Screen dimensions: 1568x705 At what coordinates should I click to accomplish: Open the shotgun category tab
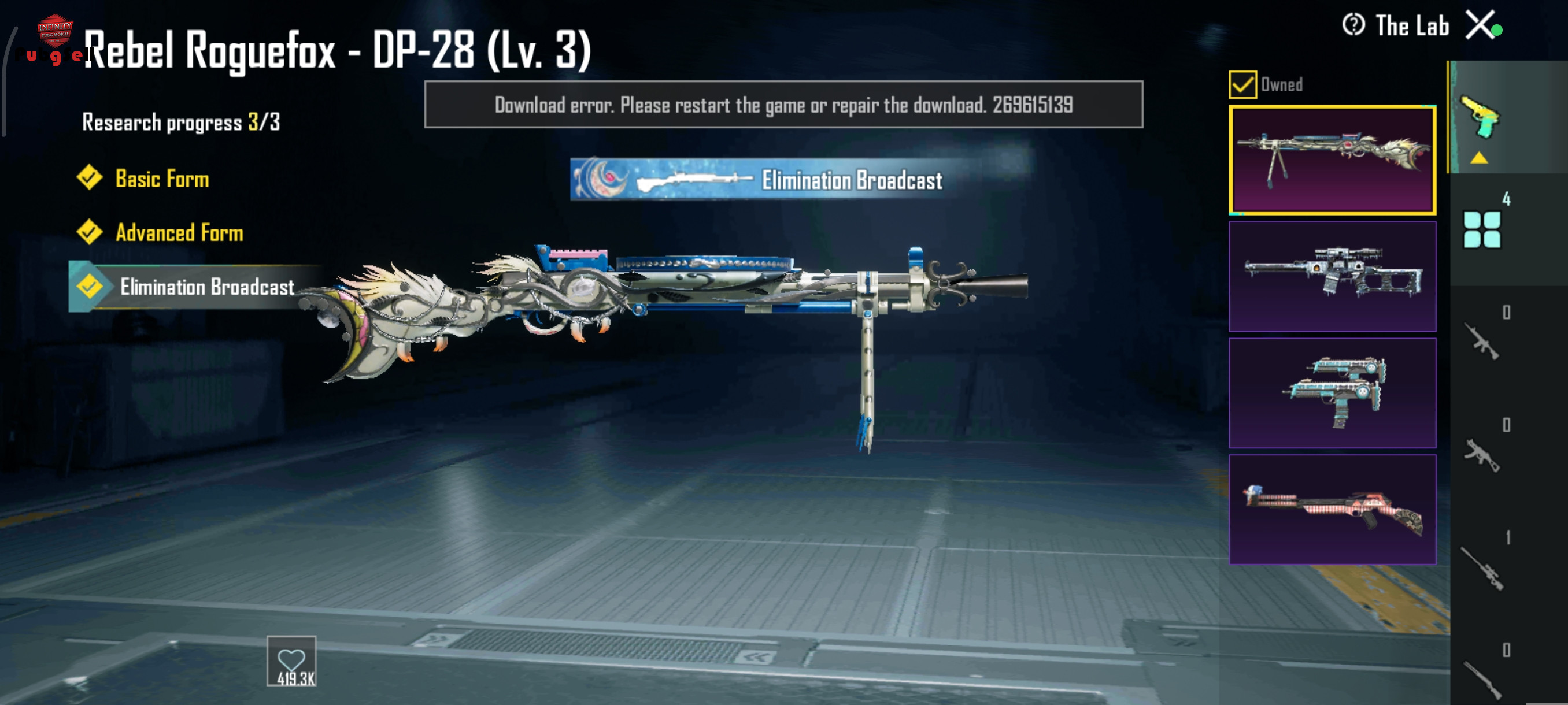[x=1482, y=678]
